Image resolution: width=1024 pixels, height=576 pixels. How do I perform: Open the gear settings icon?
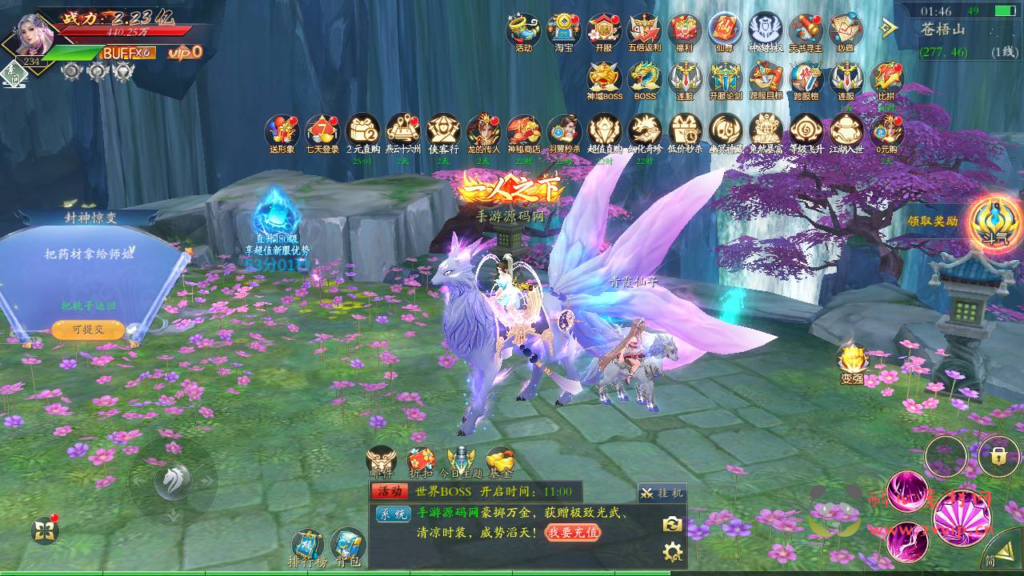[673, 551]
